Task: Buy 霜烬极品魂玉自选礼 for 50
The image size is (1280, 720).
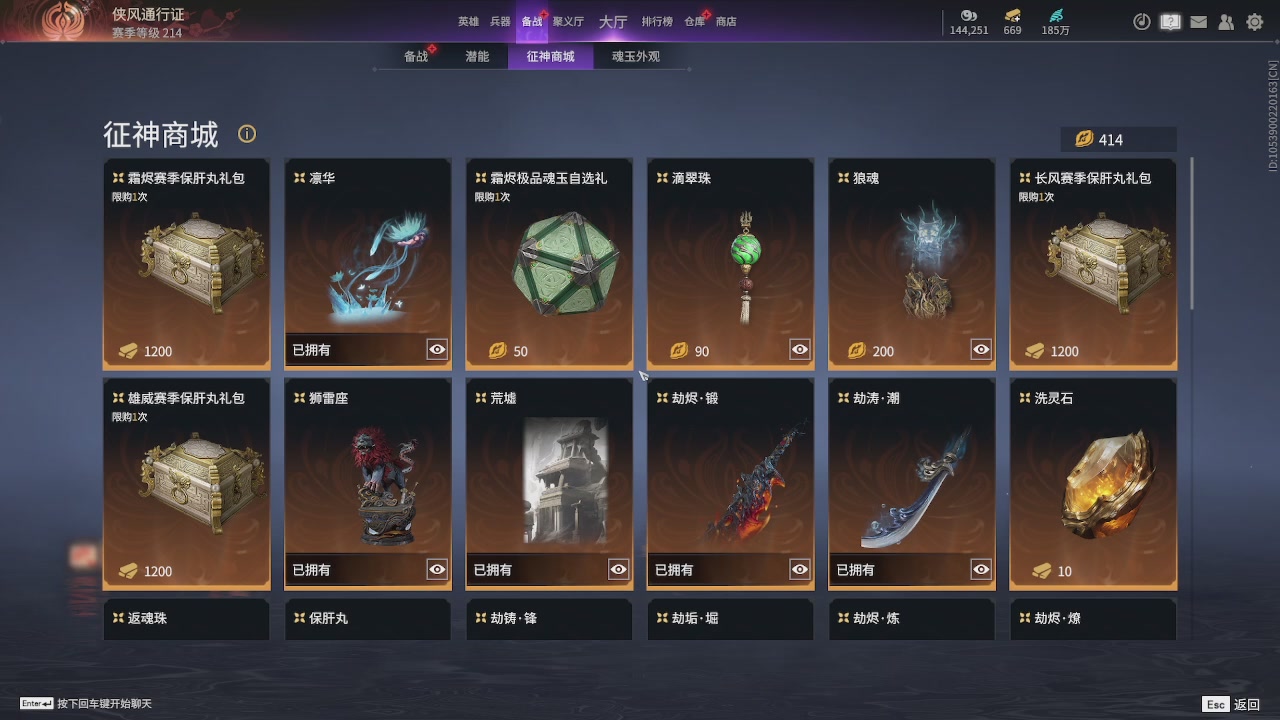Action: [x=549, y=351]
